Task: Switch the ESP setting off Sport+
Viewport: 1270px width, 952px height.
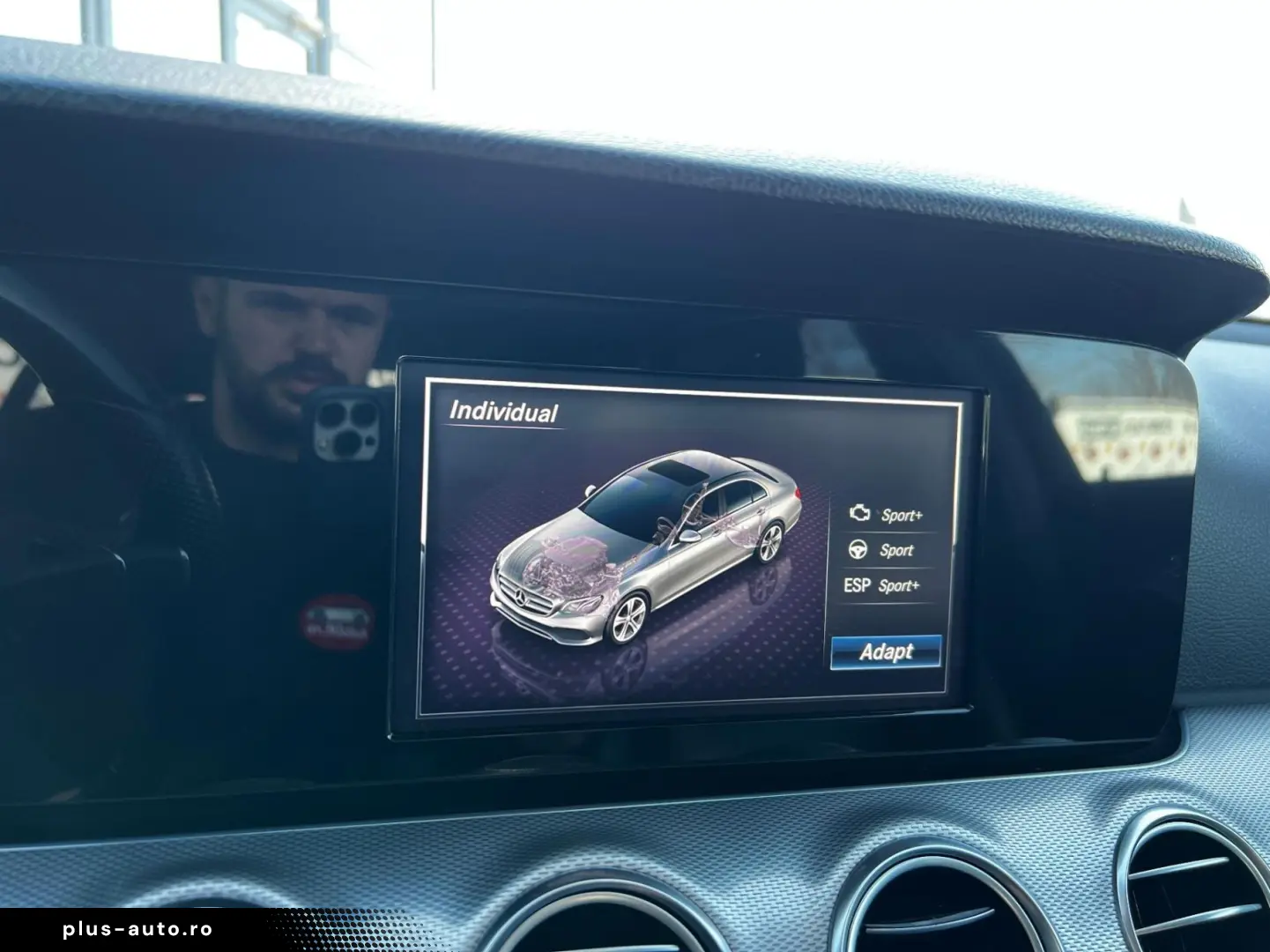Action: pos(901,584)
